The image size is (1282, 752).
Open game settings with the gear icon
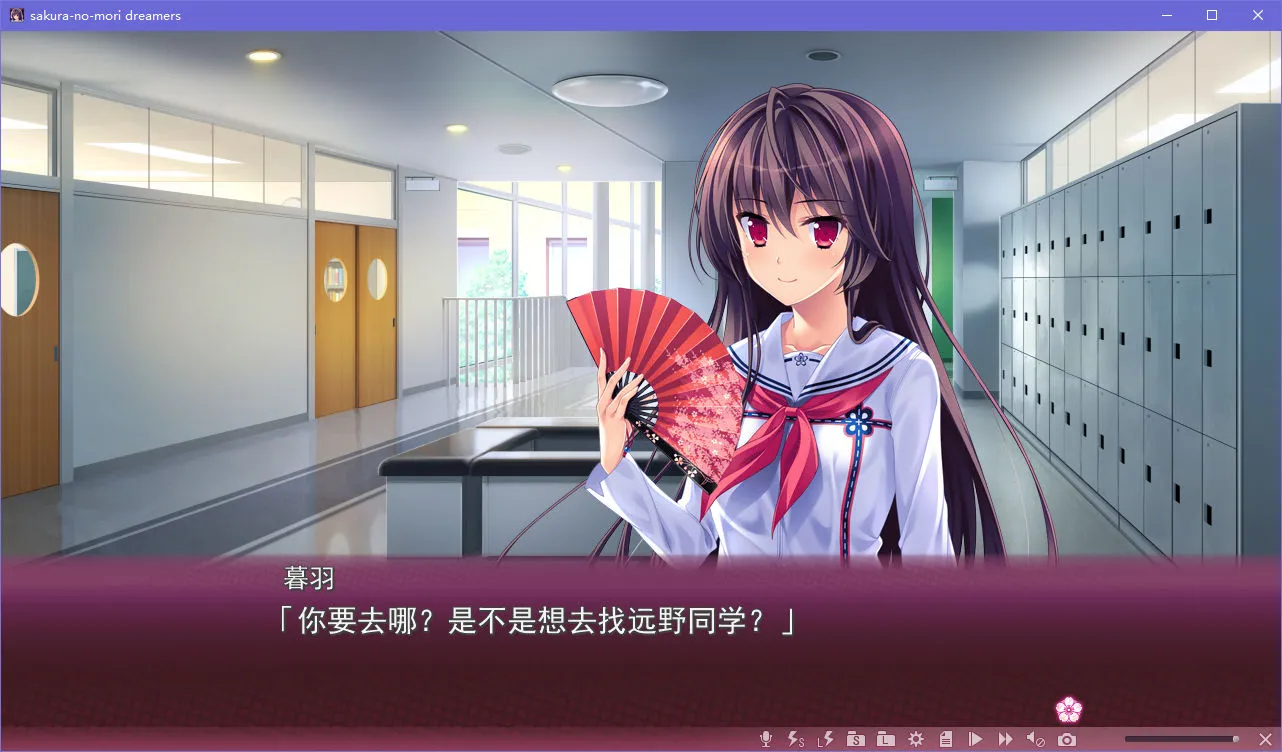pos(917,739)
